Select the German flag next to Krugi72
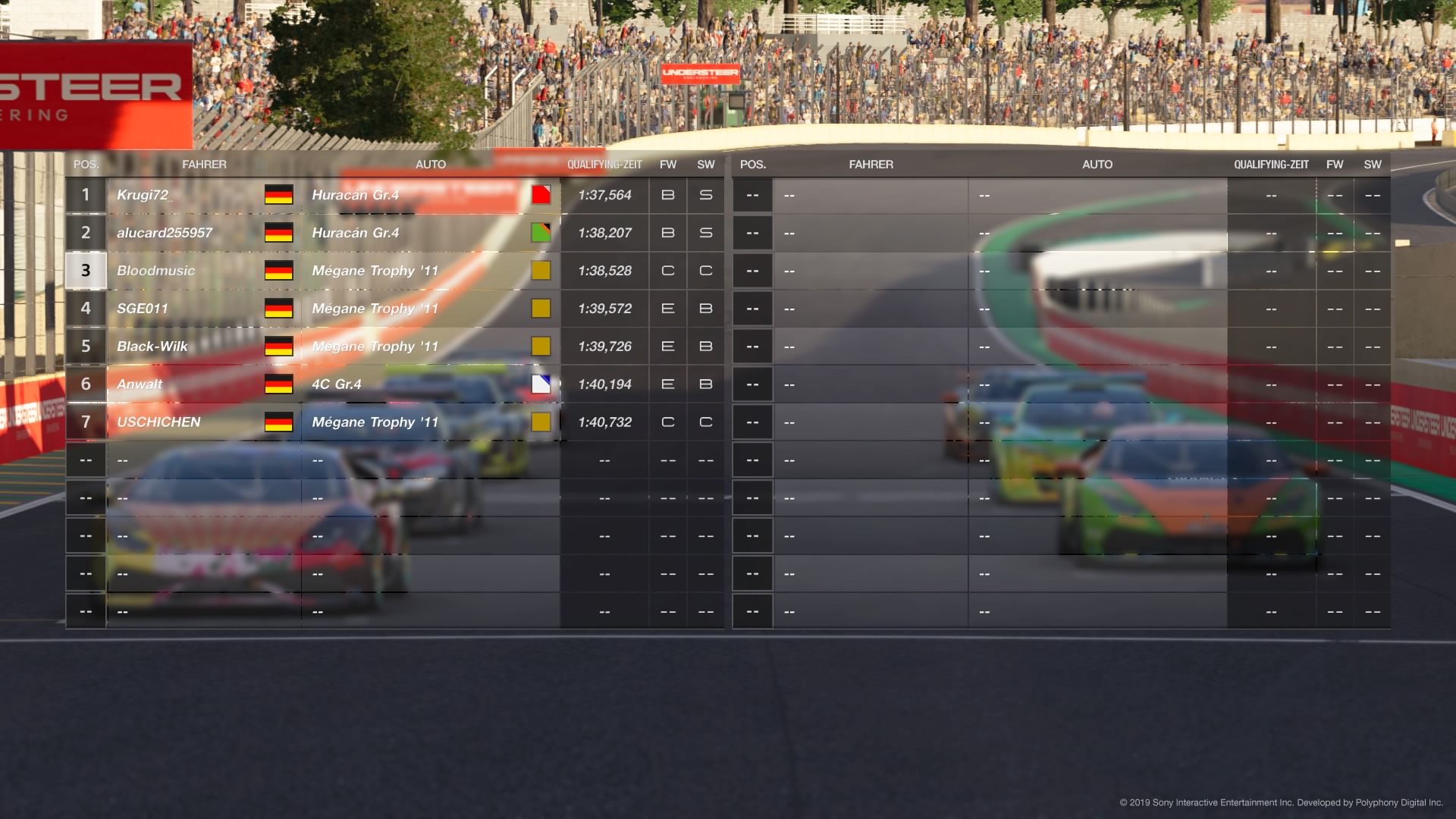Screen dimensions: 1456x819 coord(280,195)
